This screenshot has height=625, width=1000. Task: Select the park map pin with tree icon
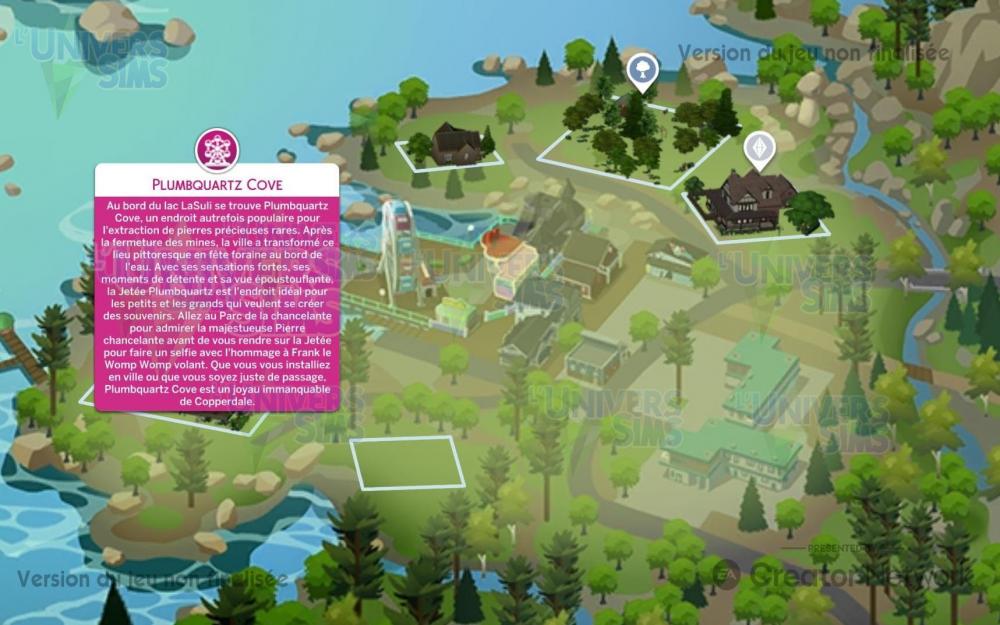pyautogui.click(x=640, y=70)
